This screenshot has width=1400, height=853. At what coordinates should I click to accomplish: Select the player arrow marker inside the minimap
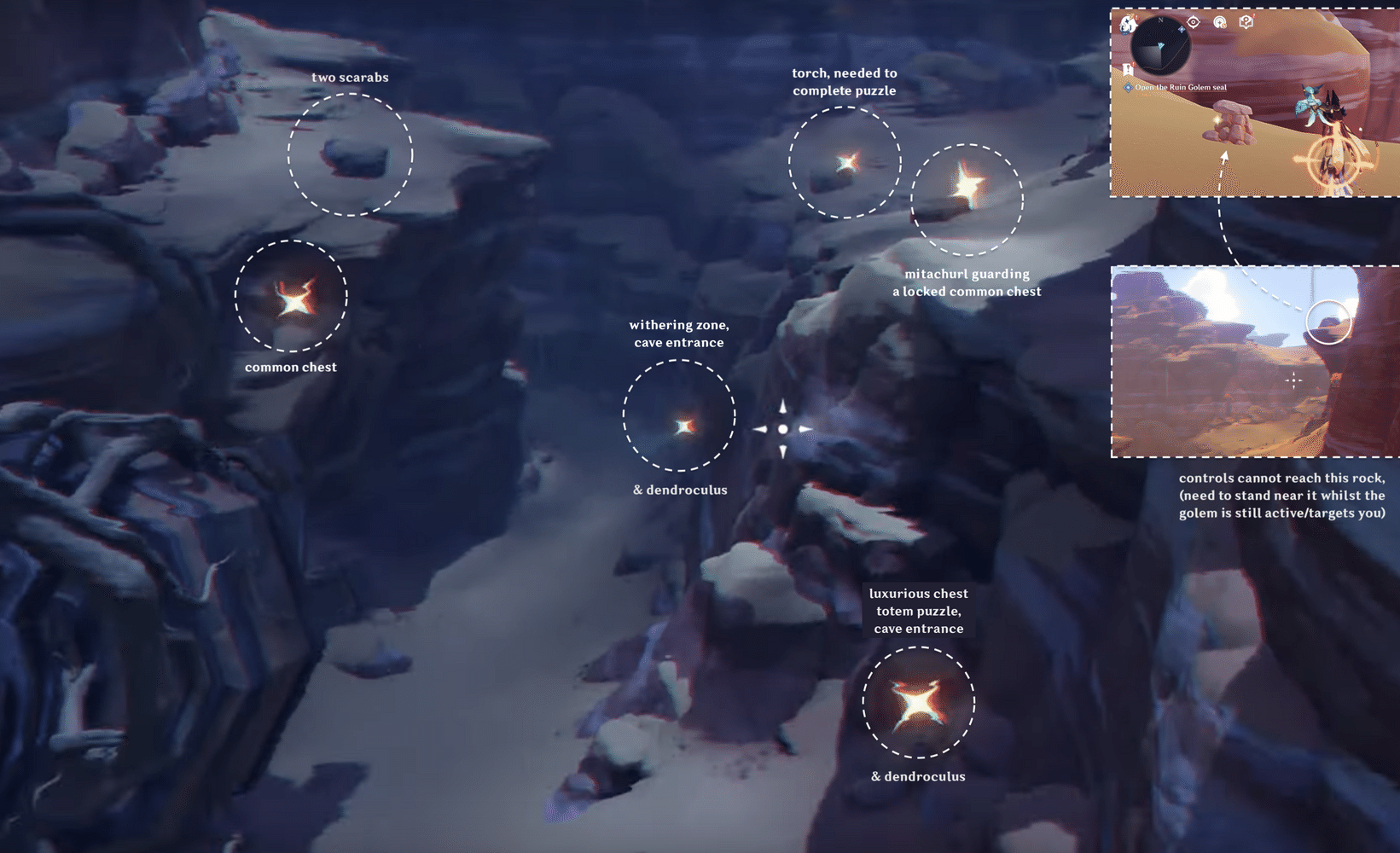click(1160, 46)
